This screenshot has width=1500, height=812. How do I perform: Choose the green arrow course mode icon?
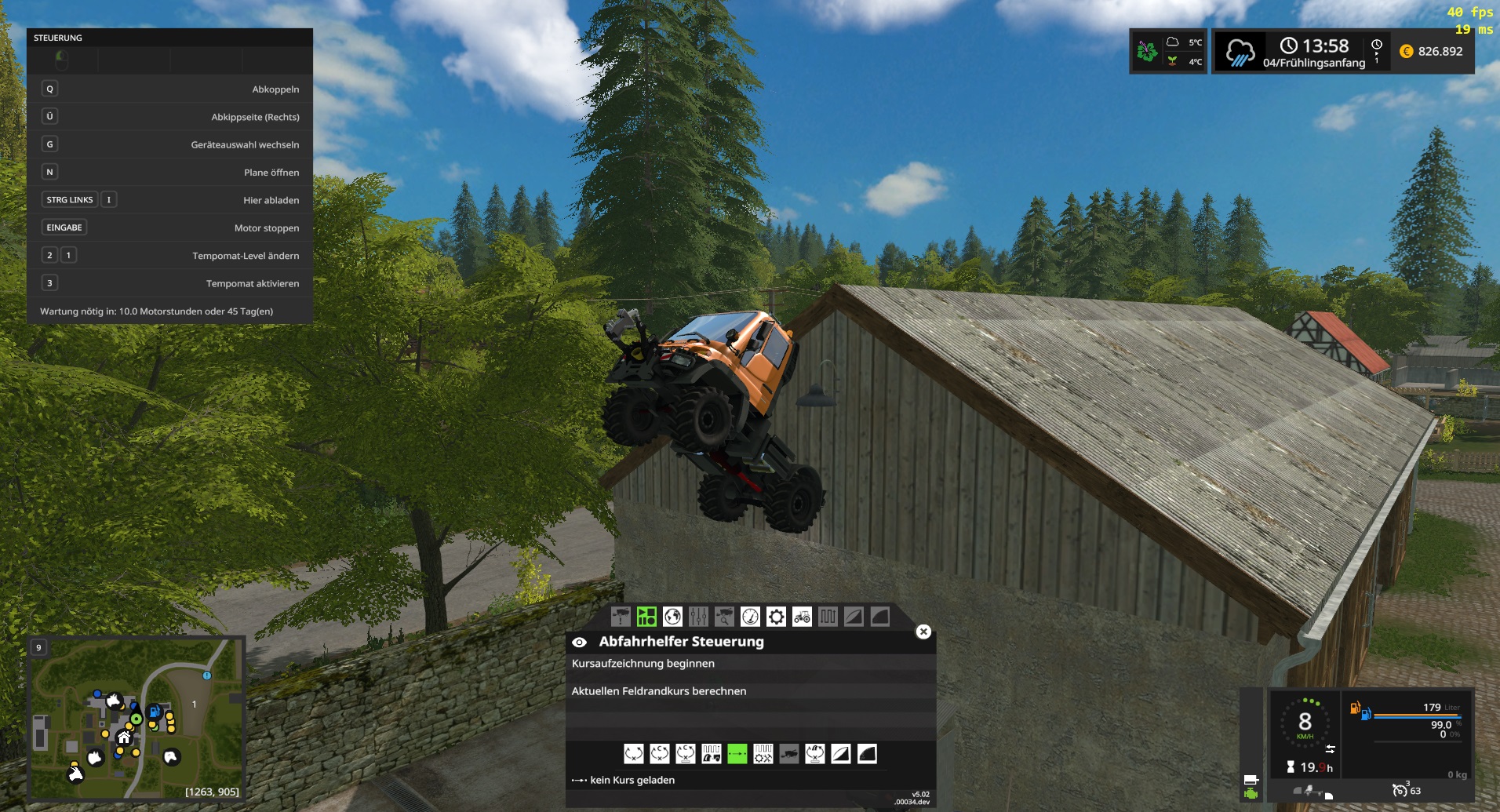737,754
